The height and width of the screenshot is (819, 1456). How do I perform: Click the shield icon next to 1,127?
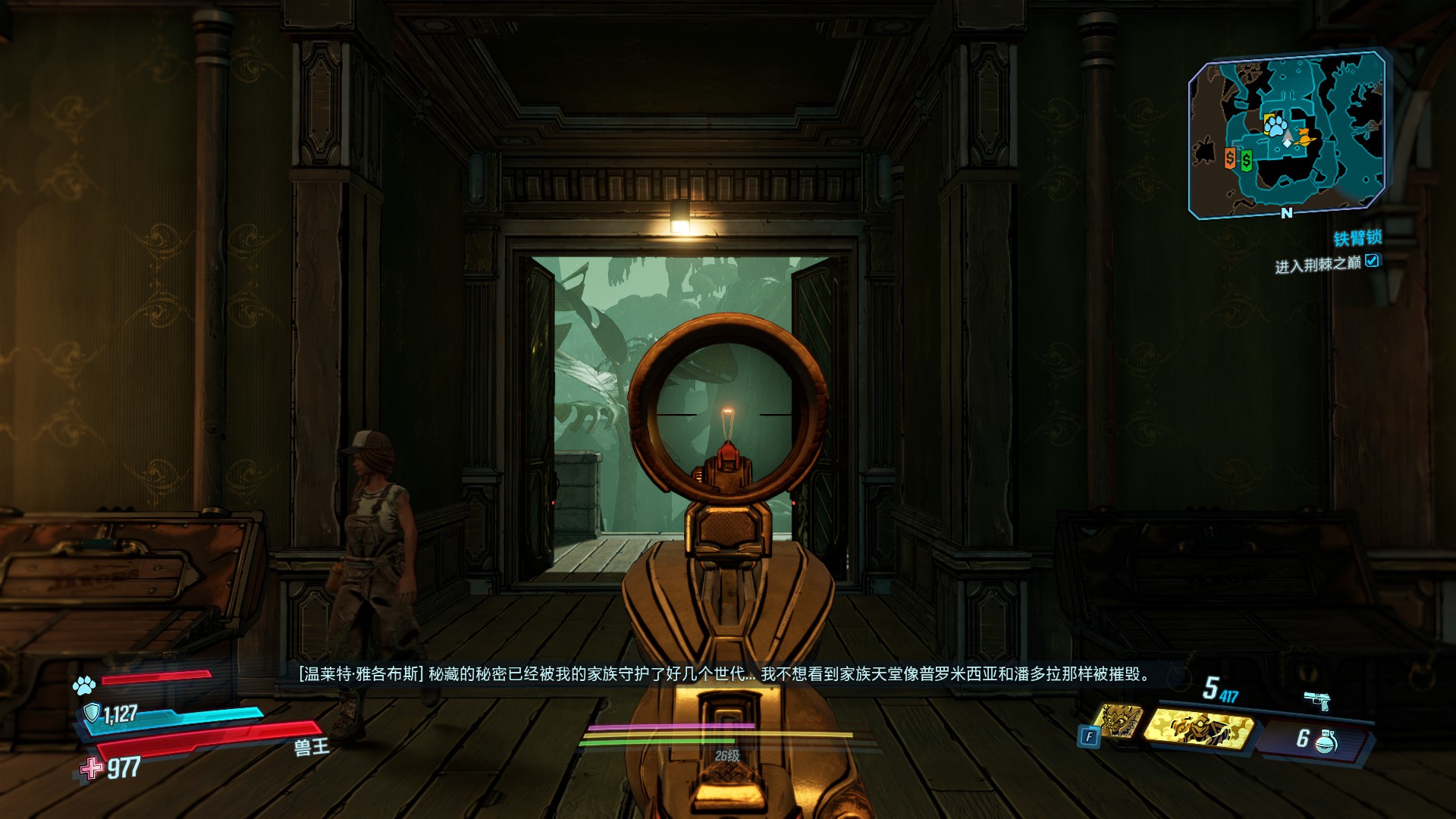click(92, 713)
